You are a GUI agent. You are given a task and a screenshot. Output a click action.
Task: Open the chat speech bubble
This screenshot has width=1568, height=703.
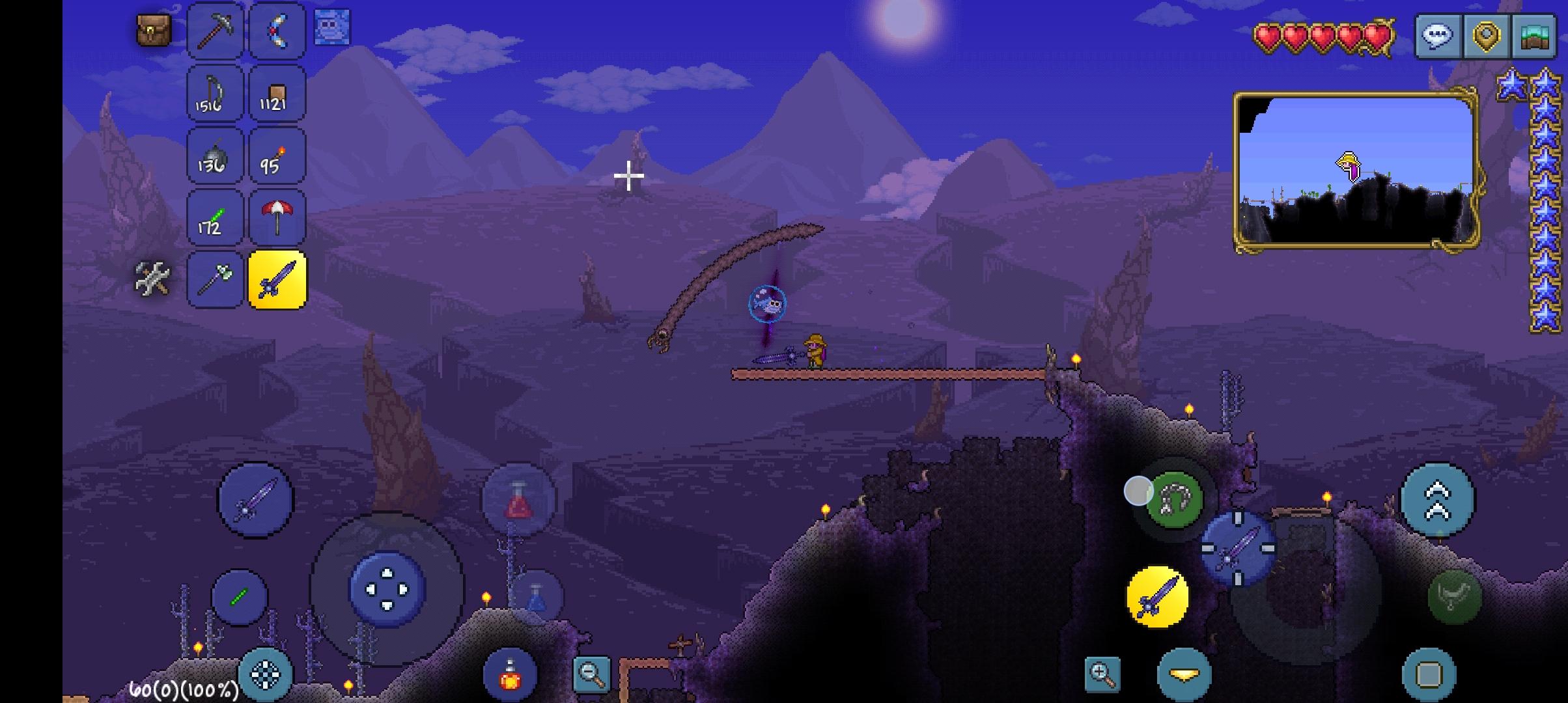coord(1438,35)
